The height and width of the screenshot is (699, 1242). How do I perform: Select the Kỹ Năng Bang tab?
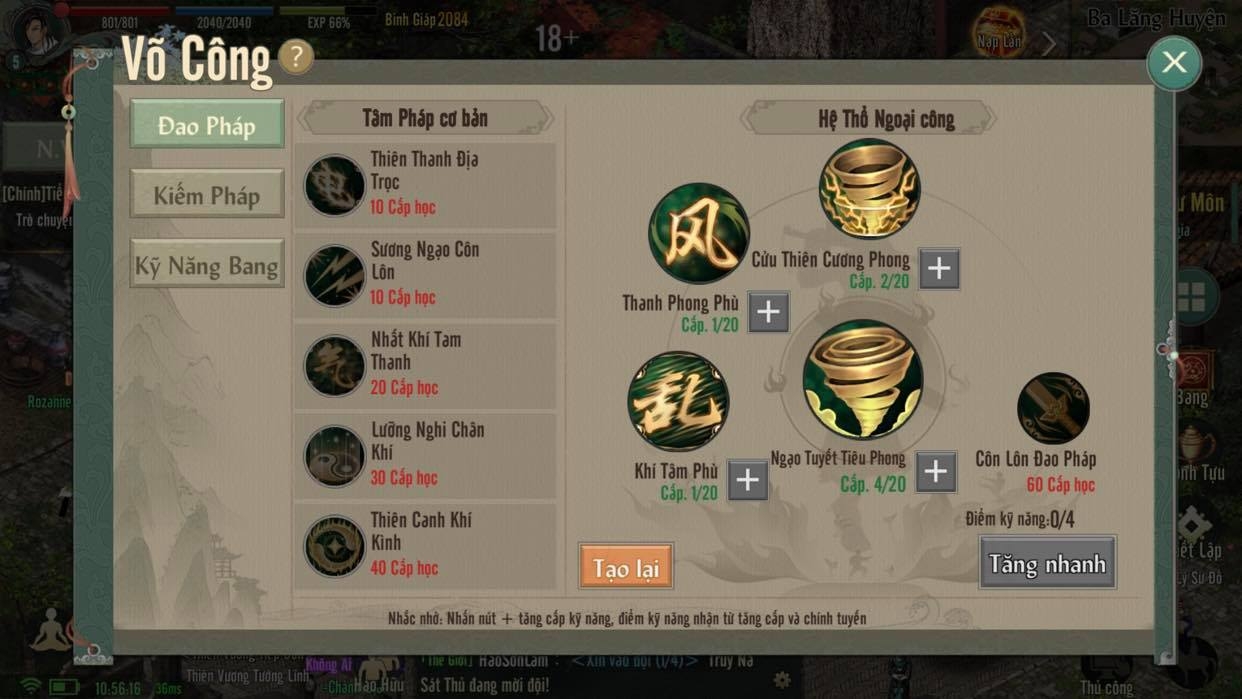207,266
